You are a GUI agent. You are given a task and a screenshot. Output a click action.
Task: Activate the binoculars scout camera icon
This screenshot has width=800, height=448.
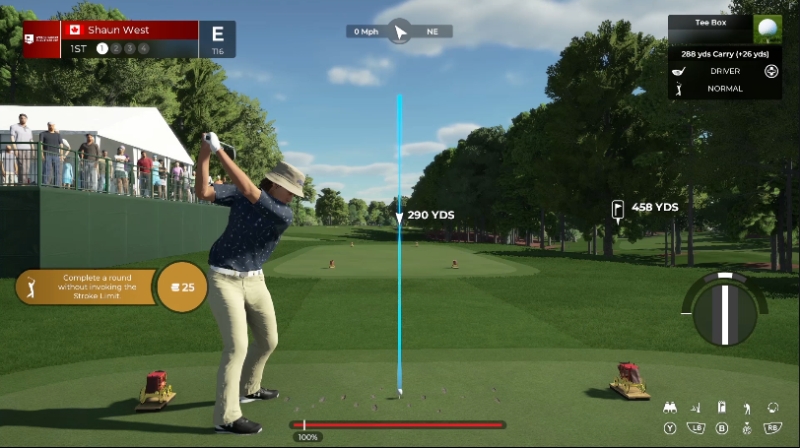[670, 408]
